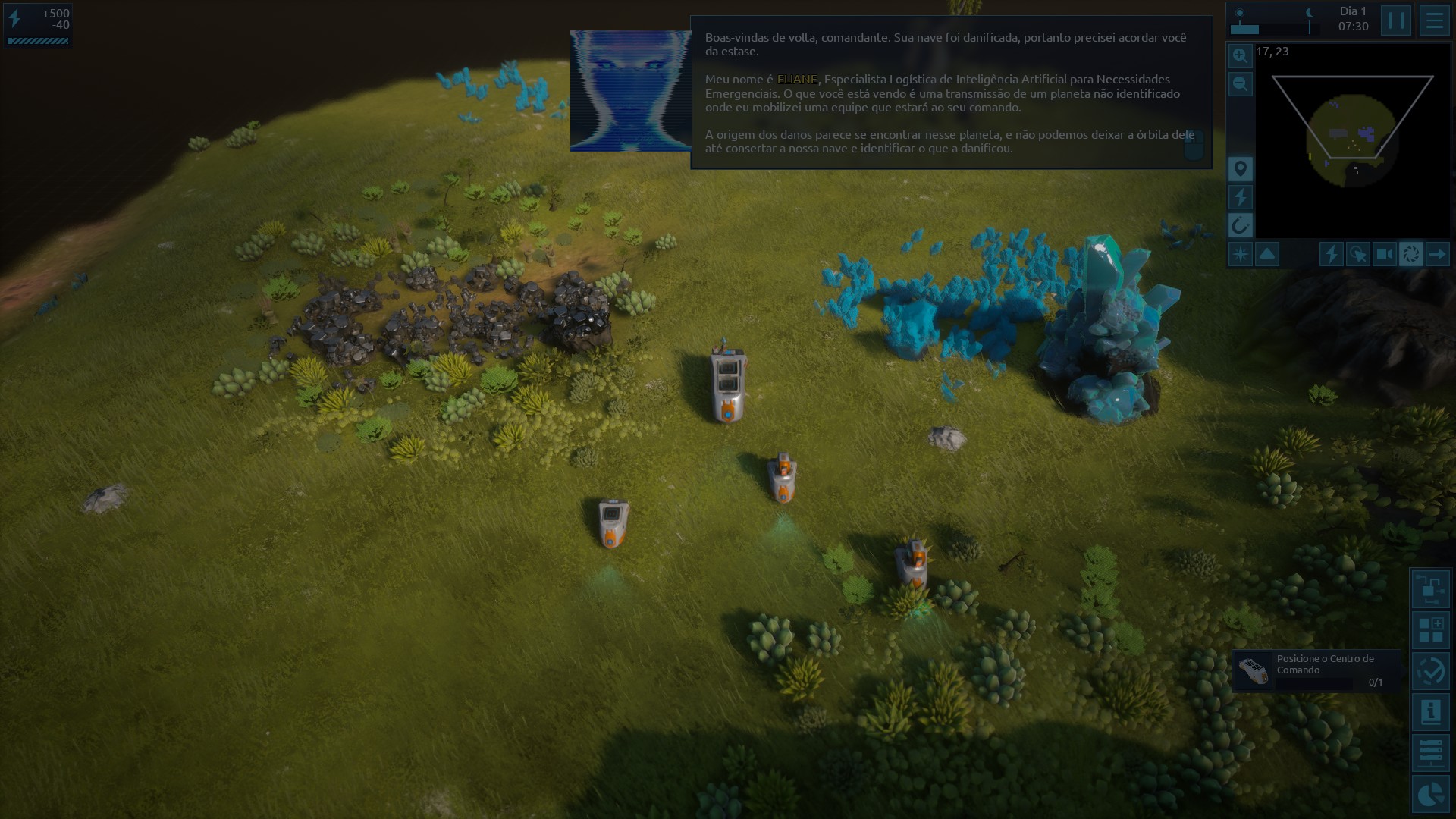Select the cursor-with-circle icon under the minimap
Image resolution: width=1456 pixels, height=819 pixels.
pos(1357,254)
